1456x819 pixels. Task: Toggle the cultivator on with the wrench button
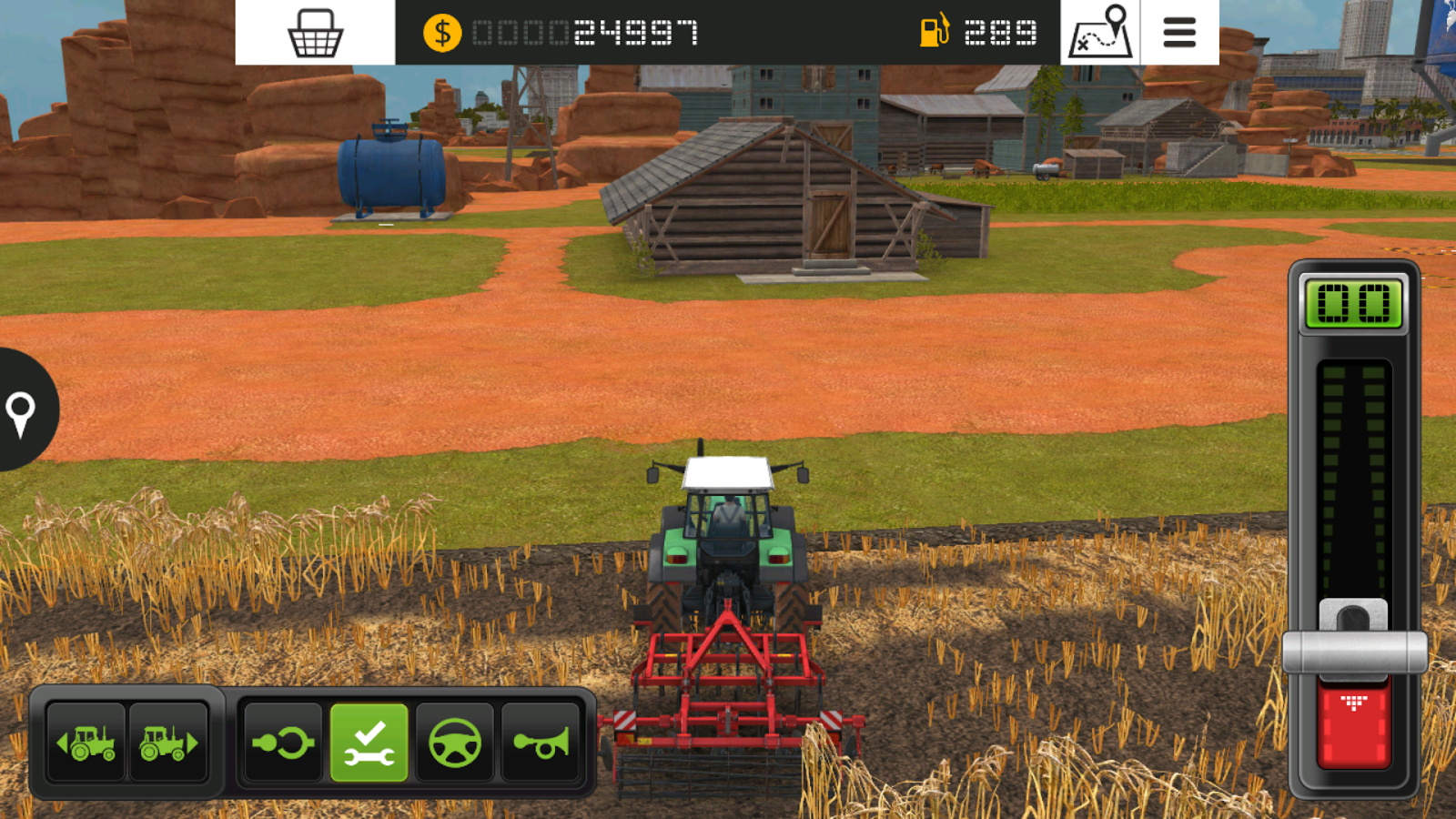pyautogui.click(x=367, y=743)
